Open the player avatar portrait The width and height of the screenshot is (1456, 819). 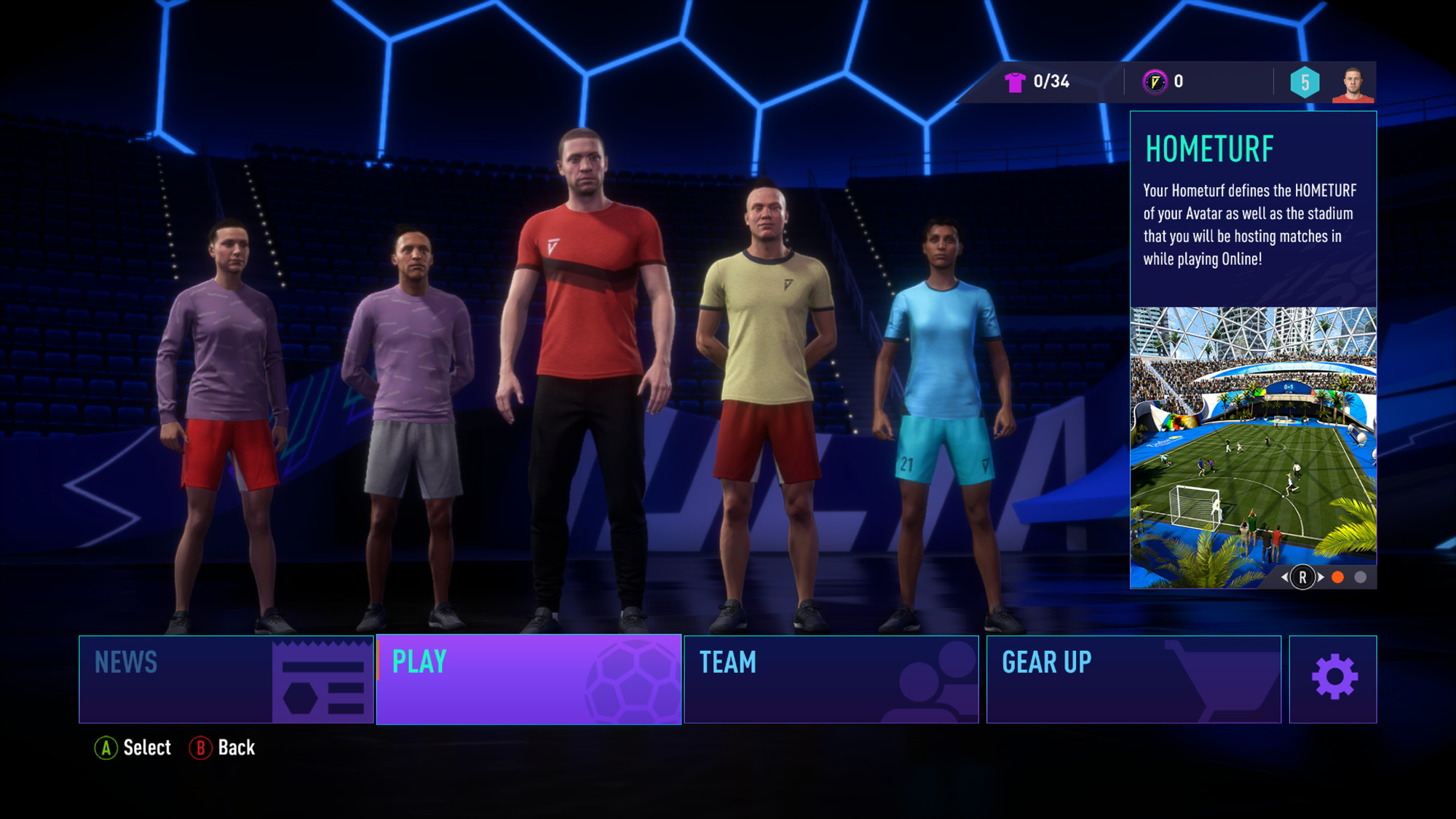click(1353, 84)
